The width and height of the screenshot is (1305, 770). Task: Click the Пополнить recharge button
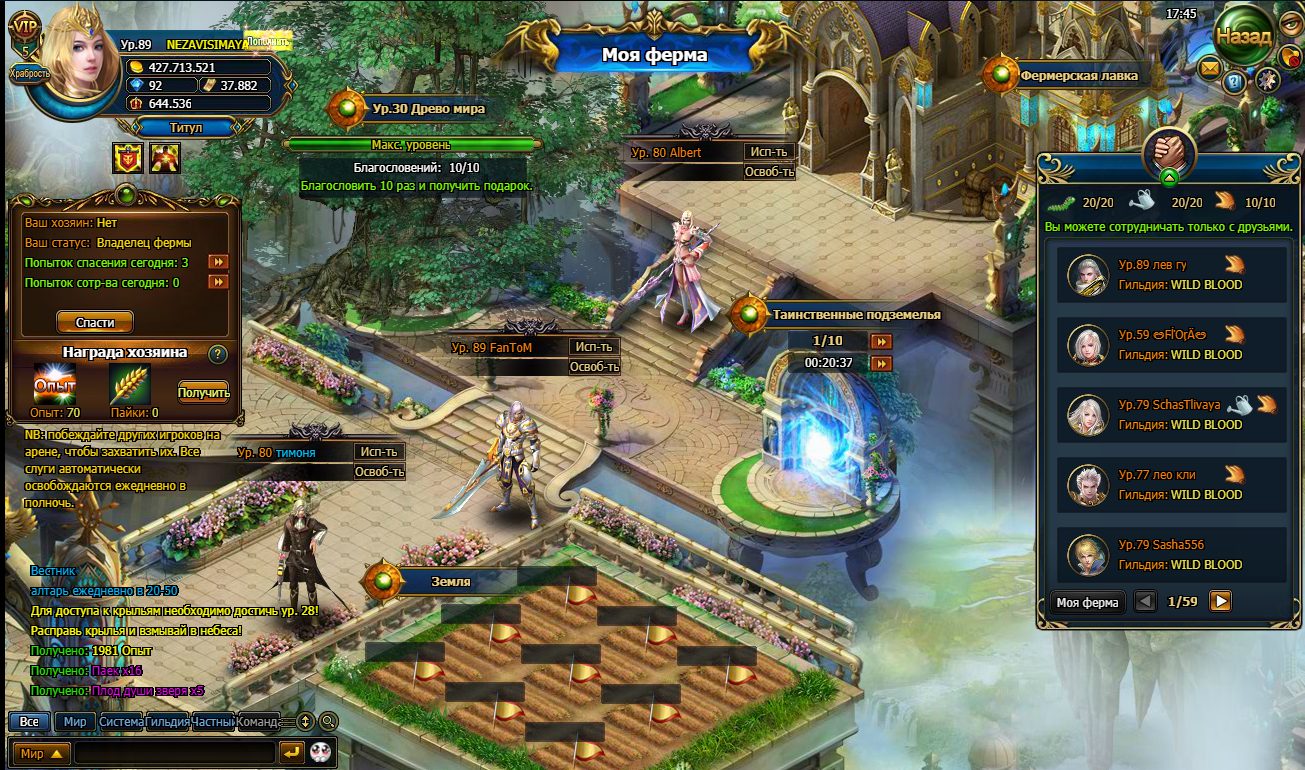(267, 41)
